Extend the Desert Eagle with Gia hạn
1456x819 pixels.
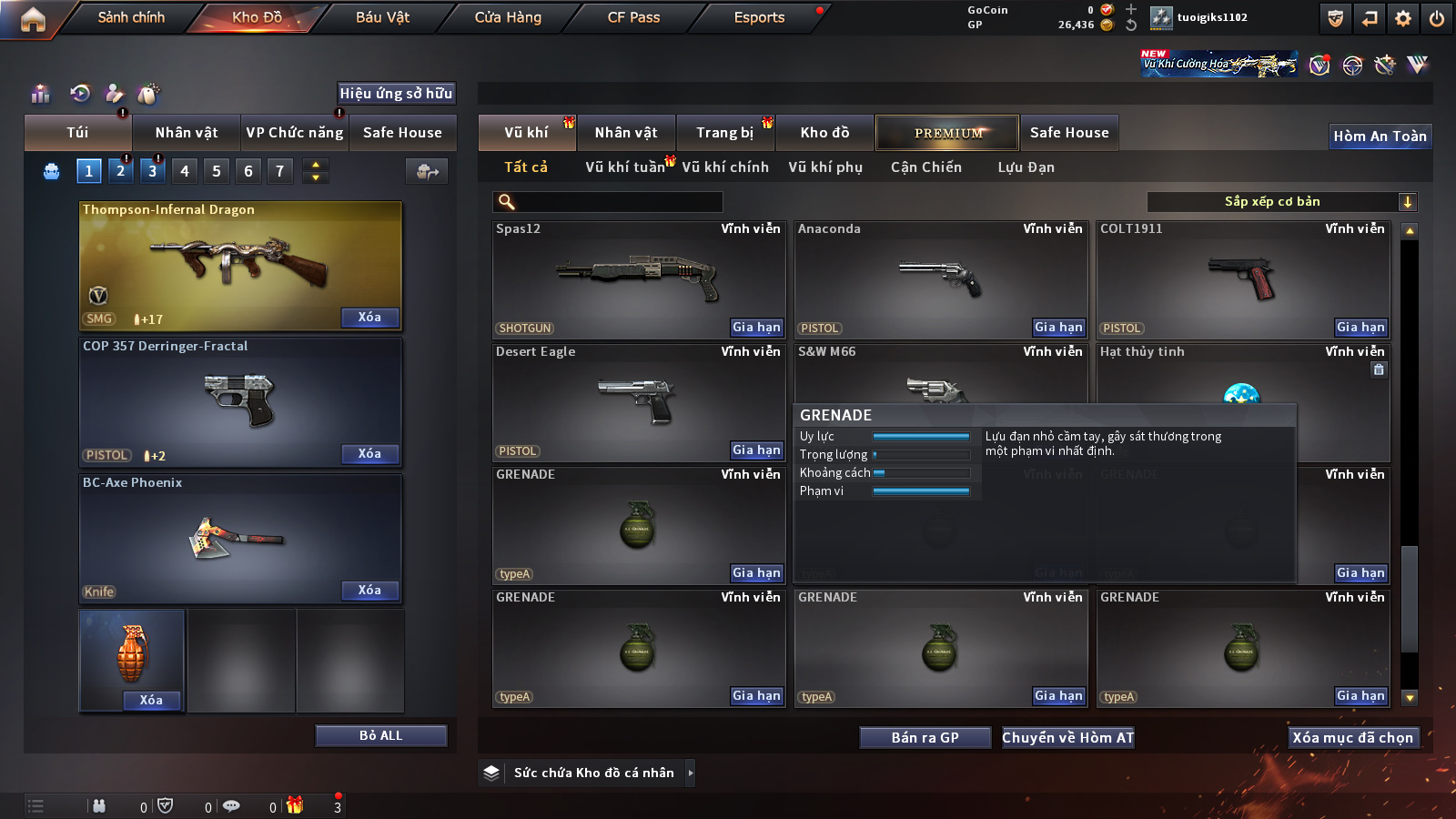pos(756,450)
